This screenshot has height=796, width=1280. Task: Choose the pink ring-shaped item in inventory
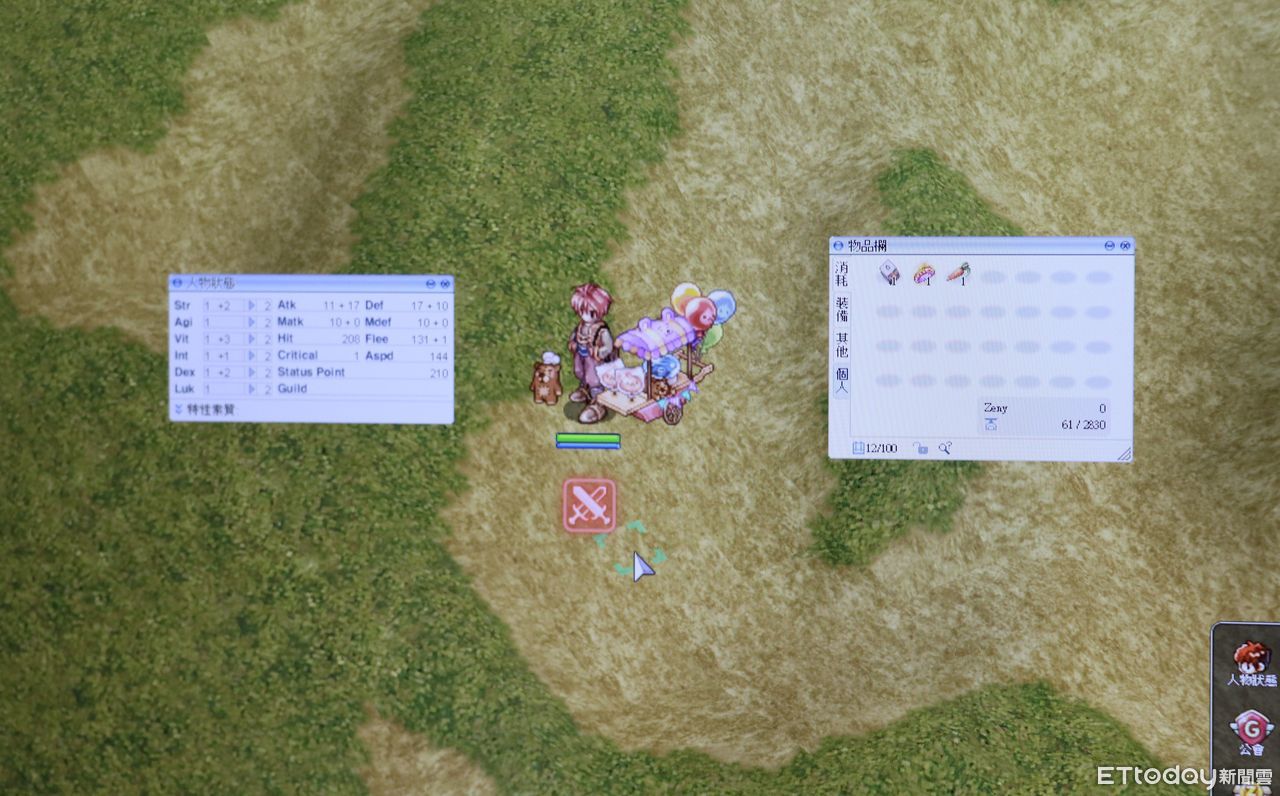[x=924, y=273]
